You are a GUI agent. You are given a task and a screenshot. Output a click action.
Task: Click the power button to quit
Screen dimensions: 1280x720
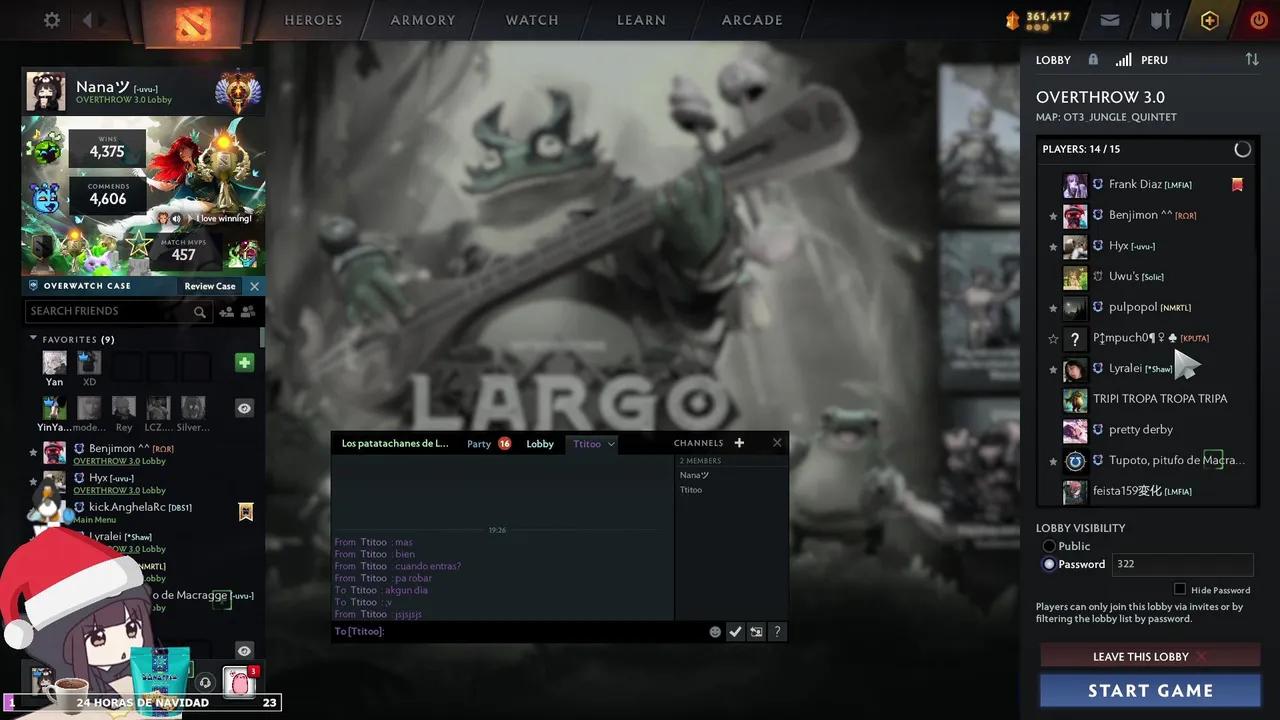pos(1259,20)
